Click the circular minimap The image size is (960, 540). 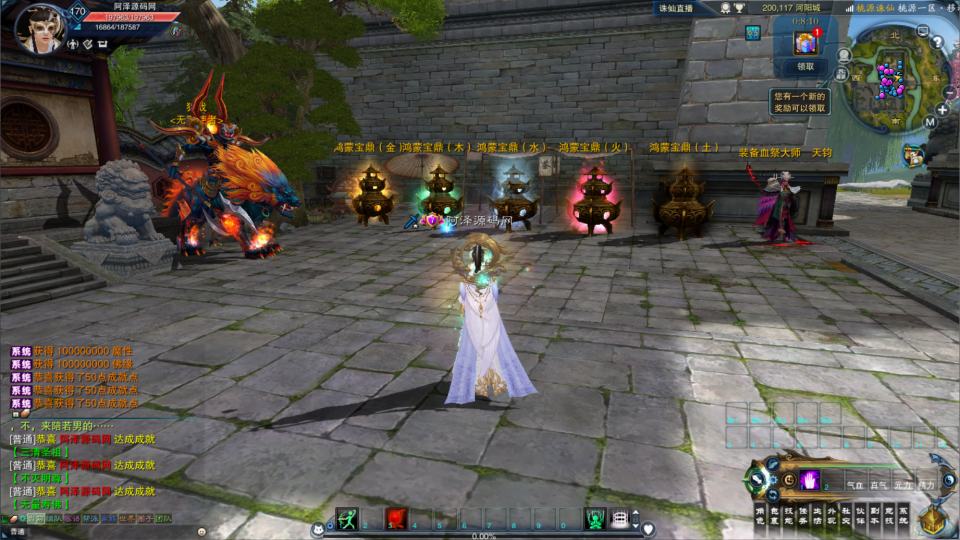(x=885, y=76)
